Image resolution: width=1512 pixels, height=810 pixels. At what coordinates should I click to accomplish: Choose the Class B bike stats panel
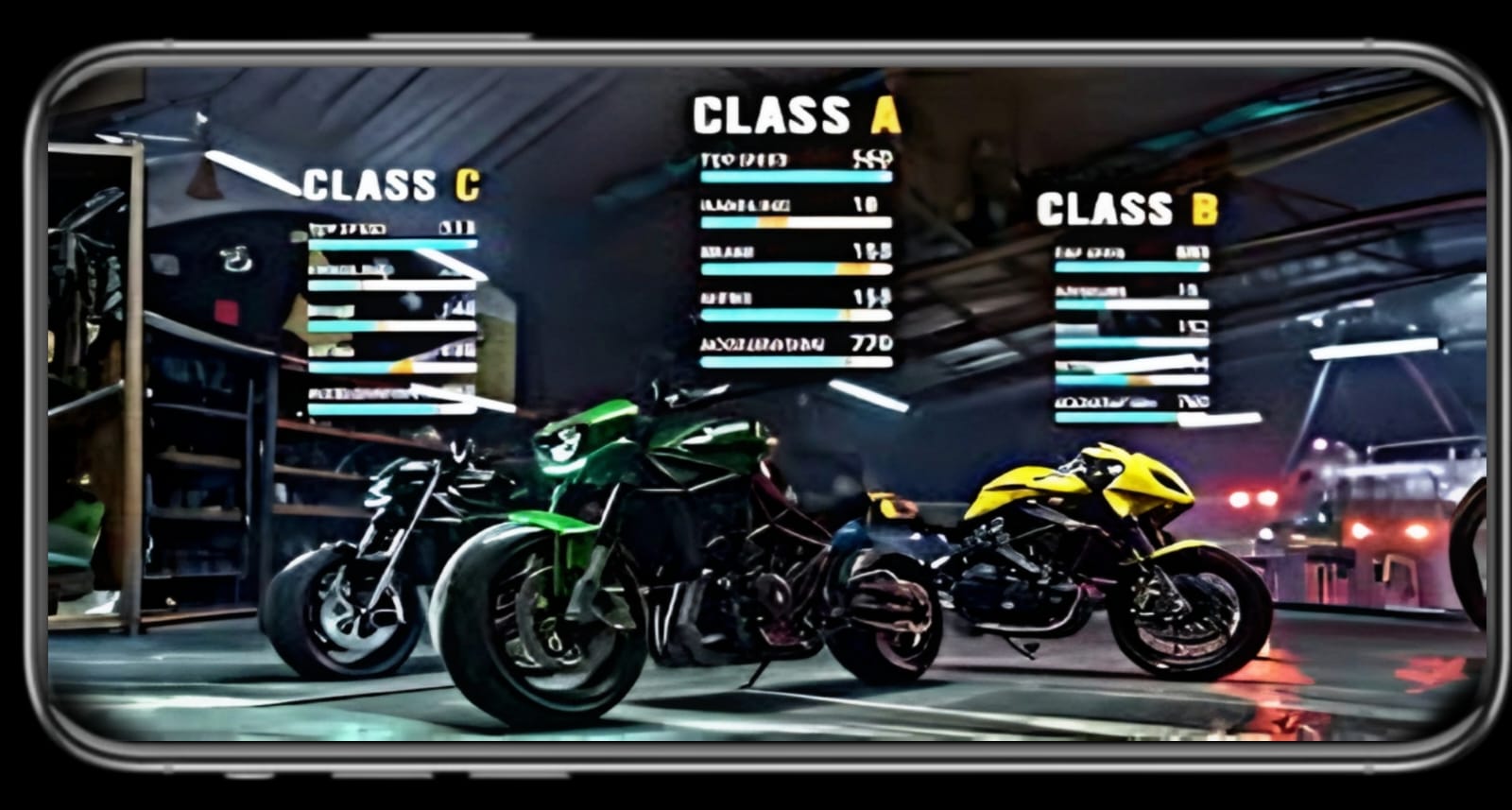pos(1130,312)
